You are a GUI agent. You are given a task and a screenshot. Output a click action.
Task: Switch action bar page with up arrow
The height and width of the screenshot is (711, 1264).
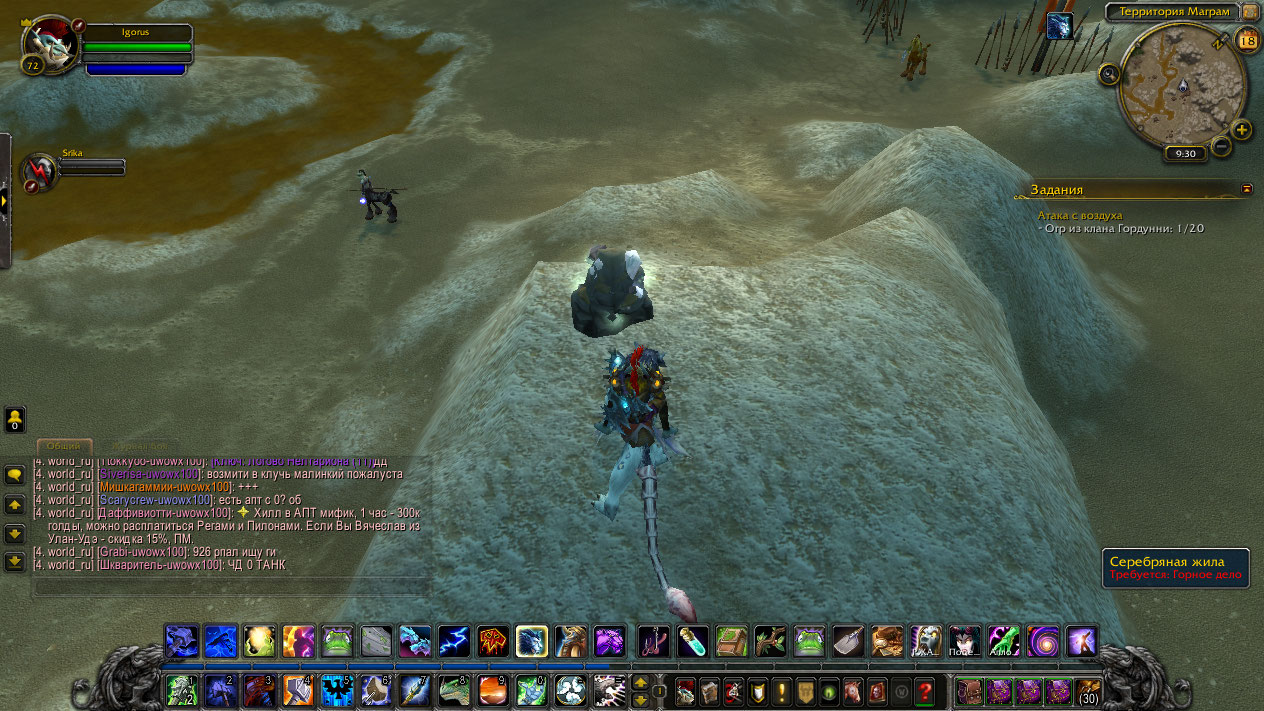click(640, 683)
